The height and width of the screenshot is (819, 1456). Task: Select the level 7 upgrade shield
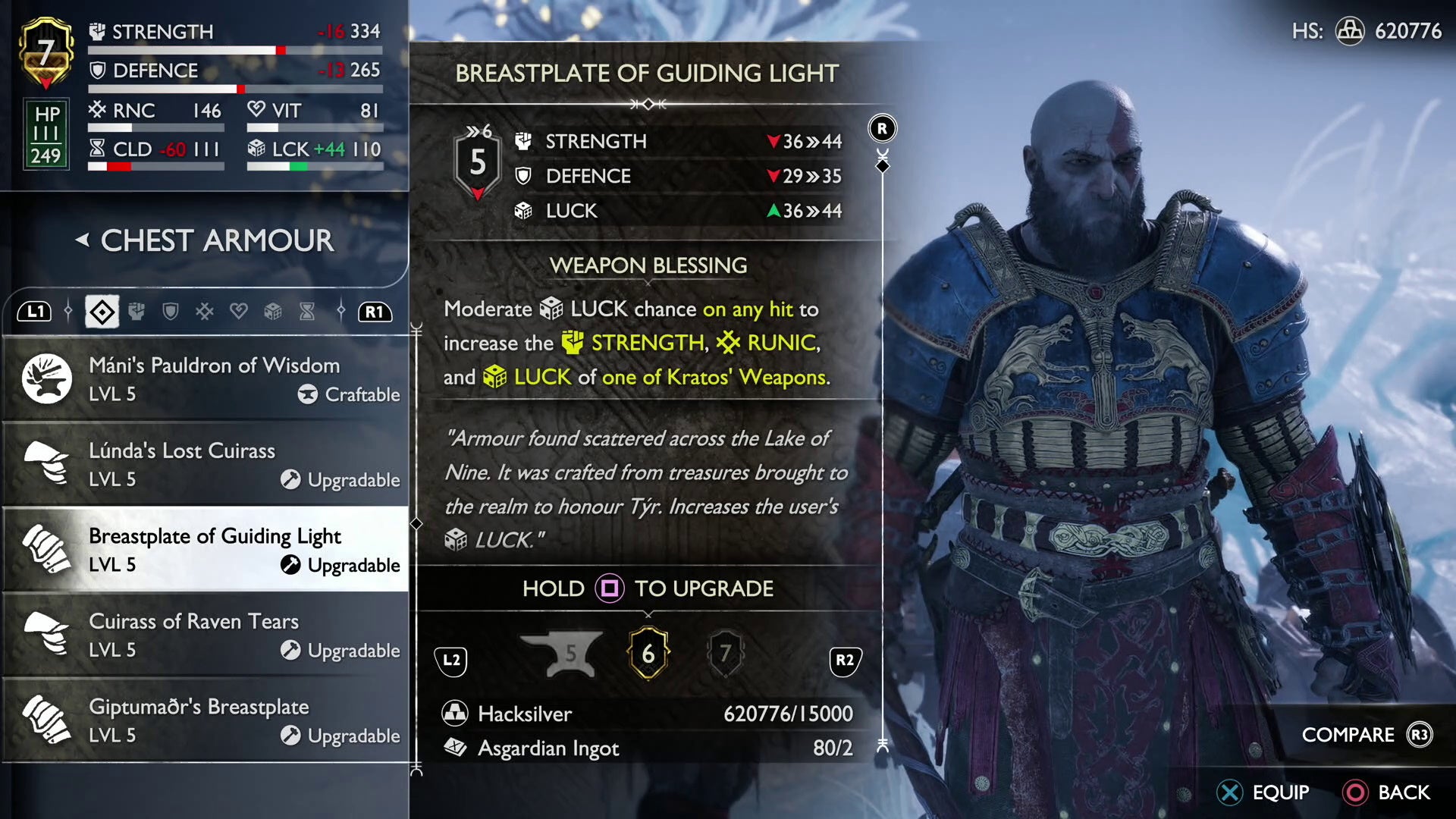pyautogui.click(x=726, y=654)
